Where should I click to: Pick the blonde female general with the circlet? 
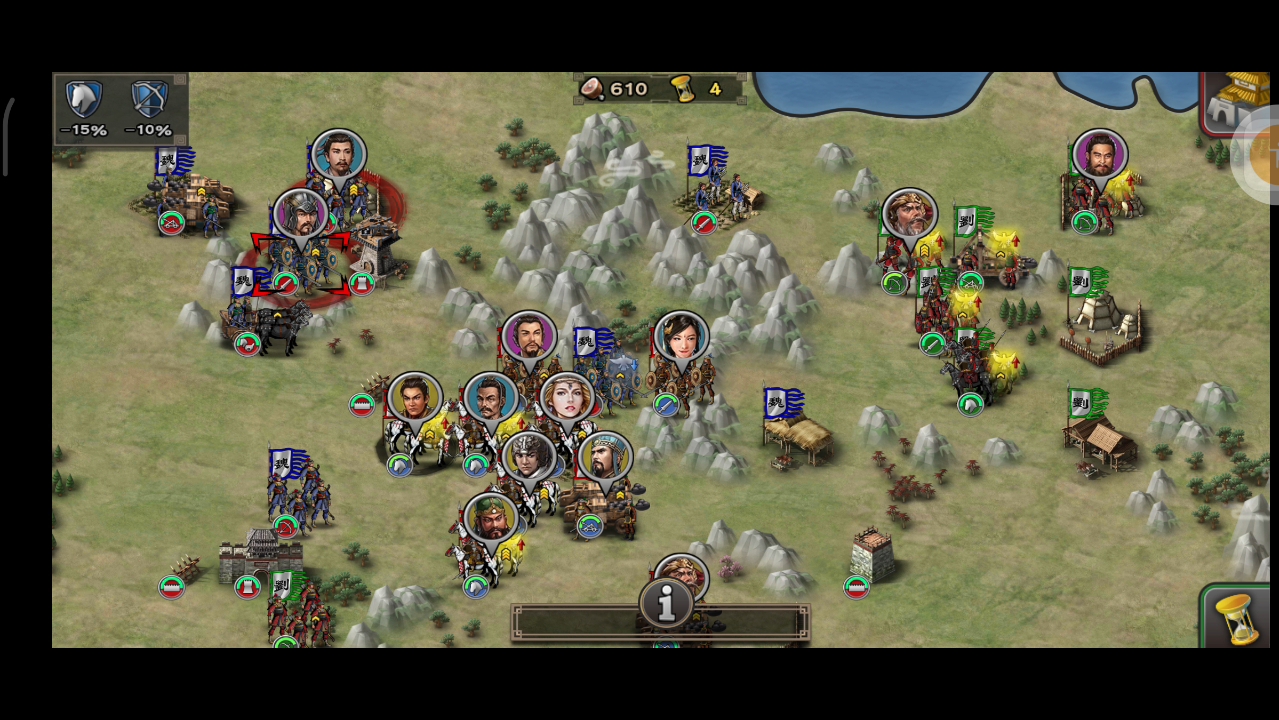(567, 399)
